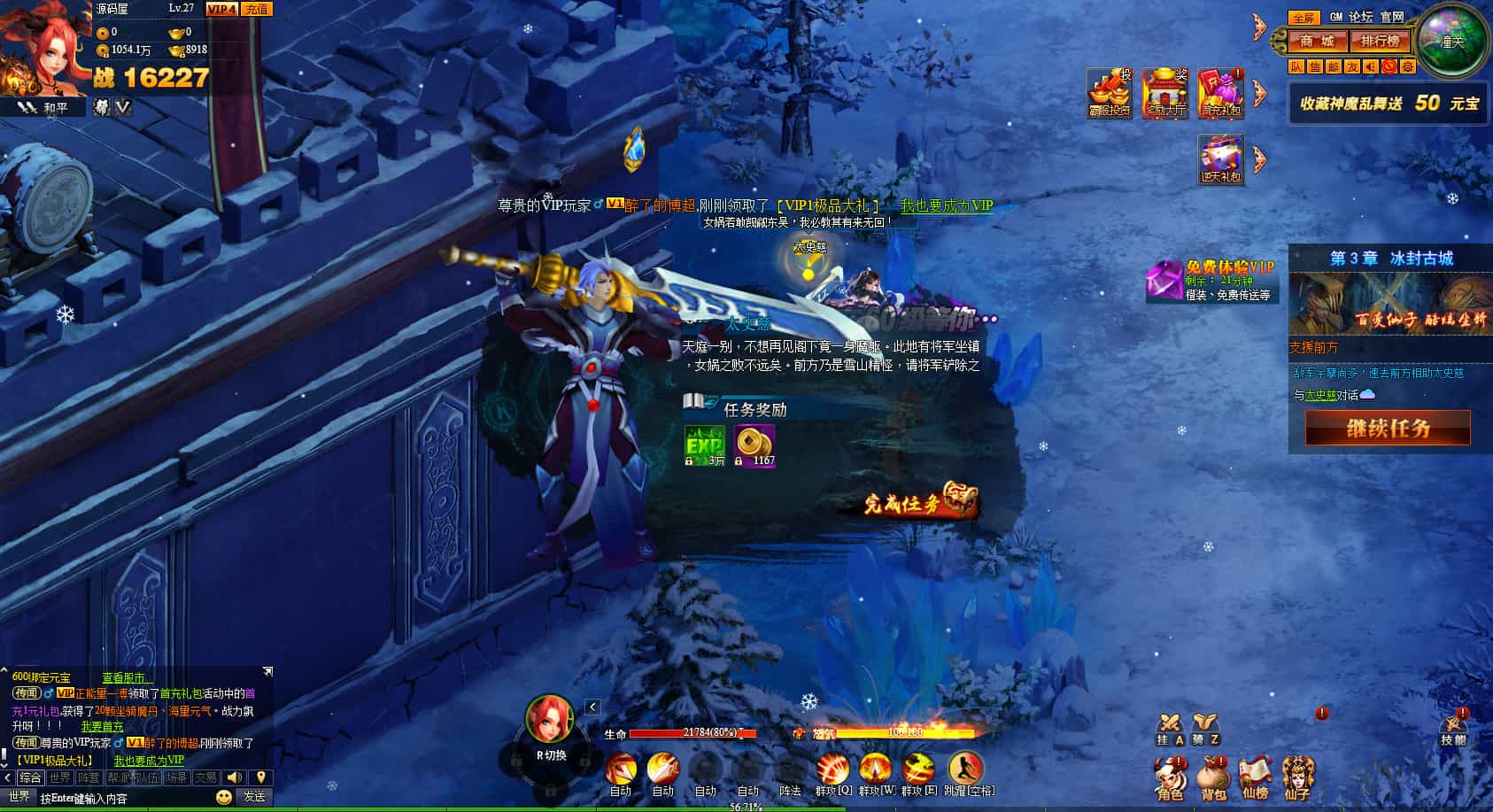Activate the 跳跃 jump skill
This screenshot has height=812, width=1493.
pos(966,771)
